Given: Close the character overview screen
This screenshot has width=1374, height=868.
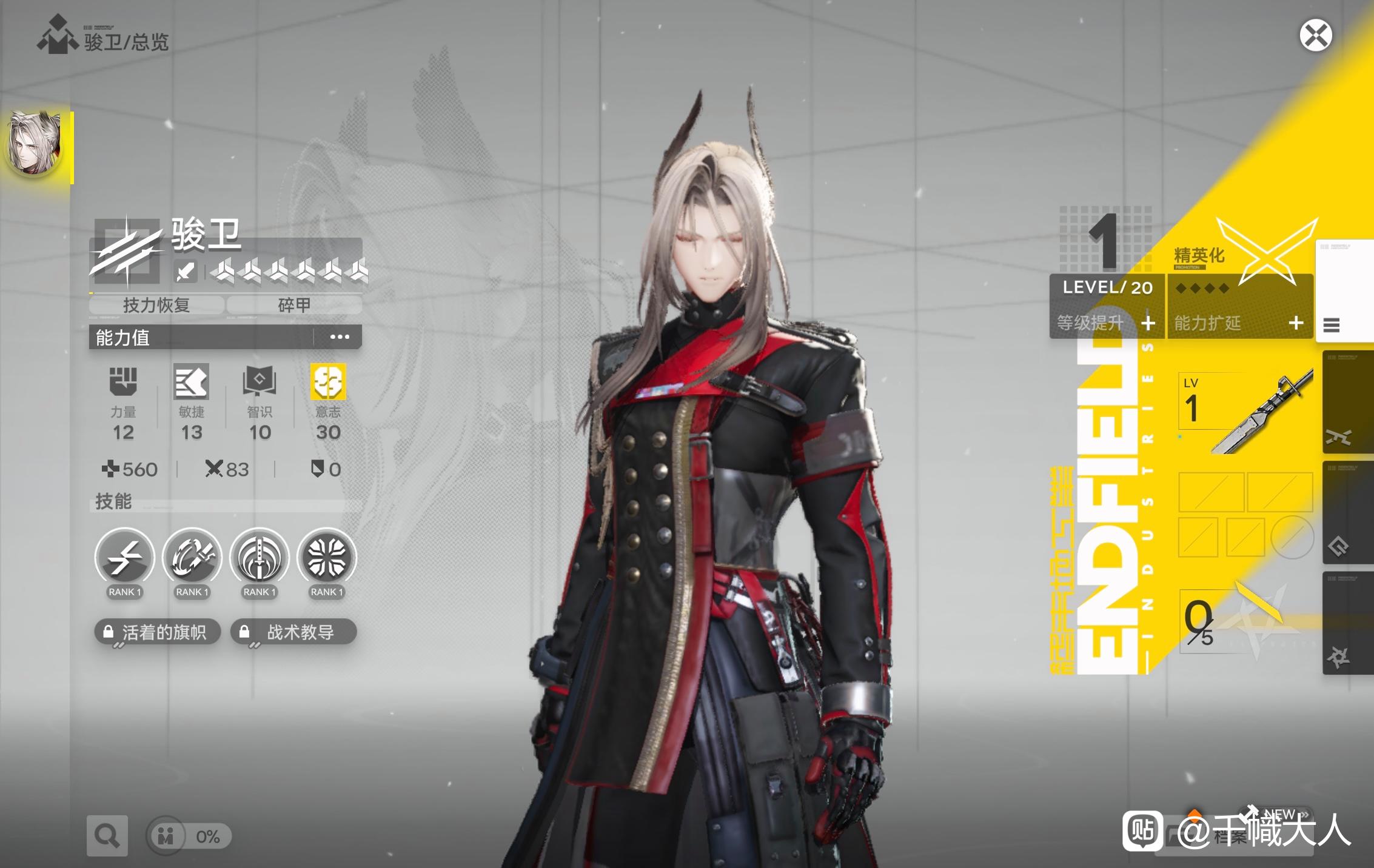Looking at the screenshot, I should coord(1315,35).
